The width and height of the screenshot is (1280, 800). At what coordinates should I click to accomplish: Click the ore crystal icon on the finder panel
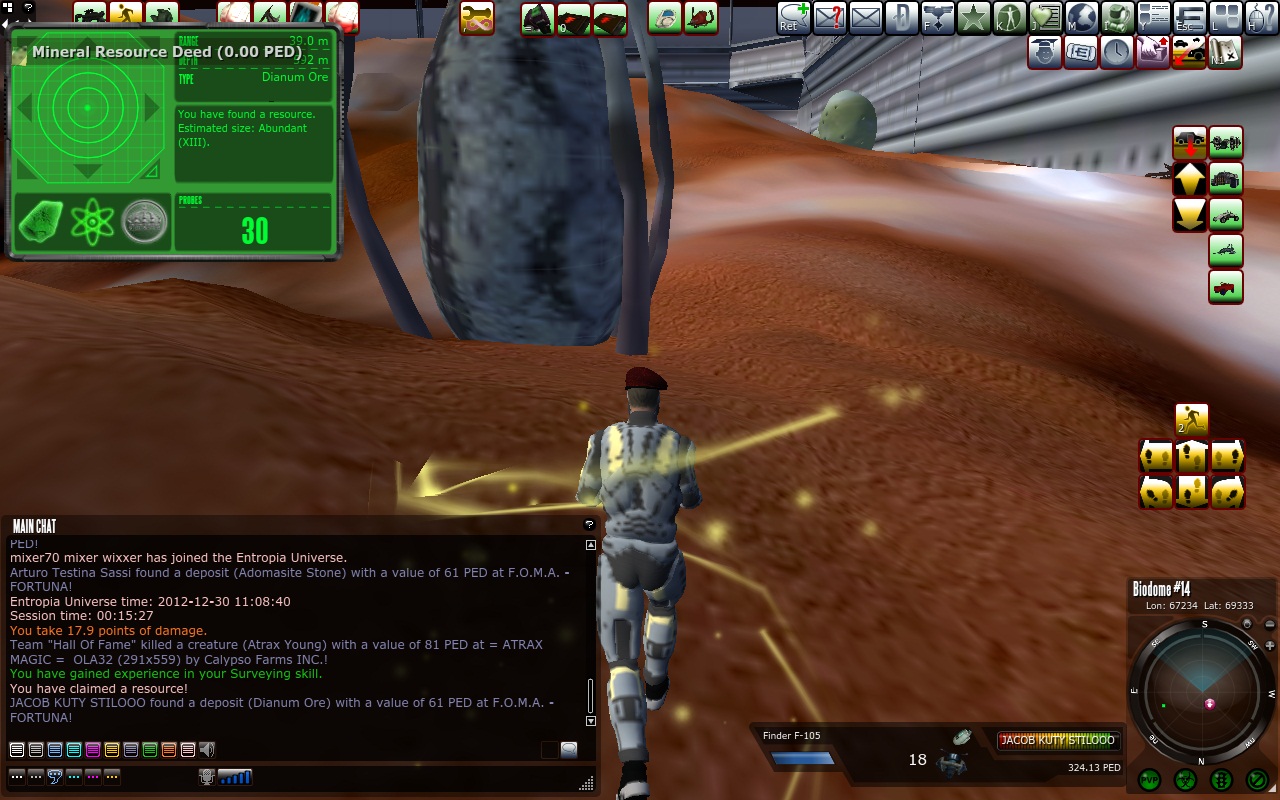click(x=41, y=221)
